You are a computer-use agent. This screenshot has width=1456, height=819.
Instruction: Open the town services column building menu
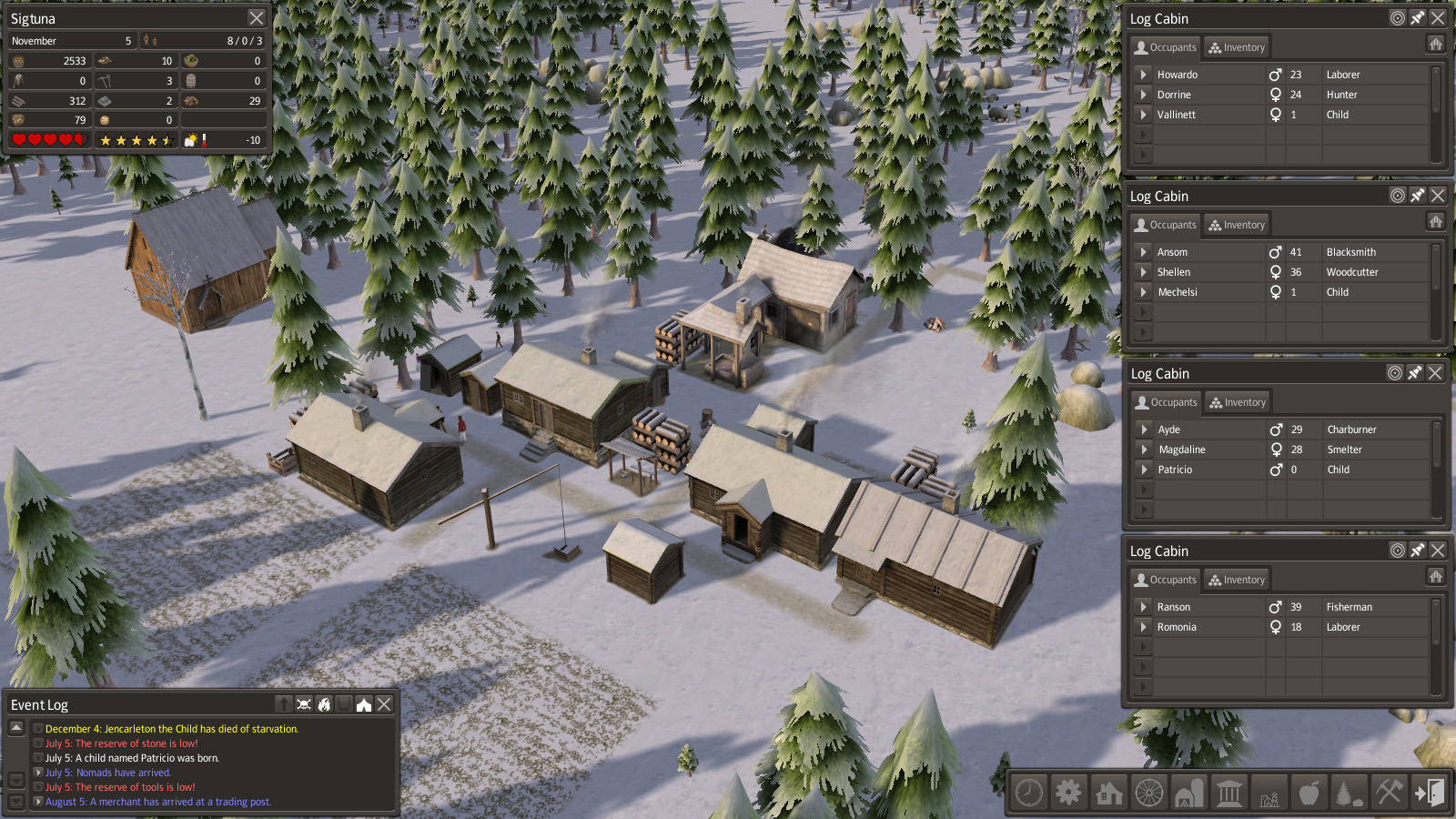pos(1228,793)
